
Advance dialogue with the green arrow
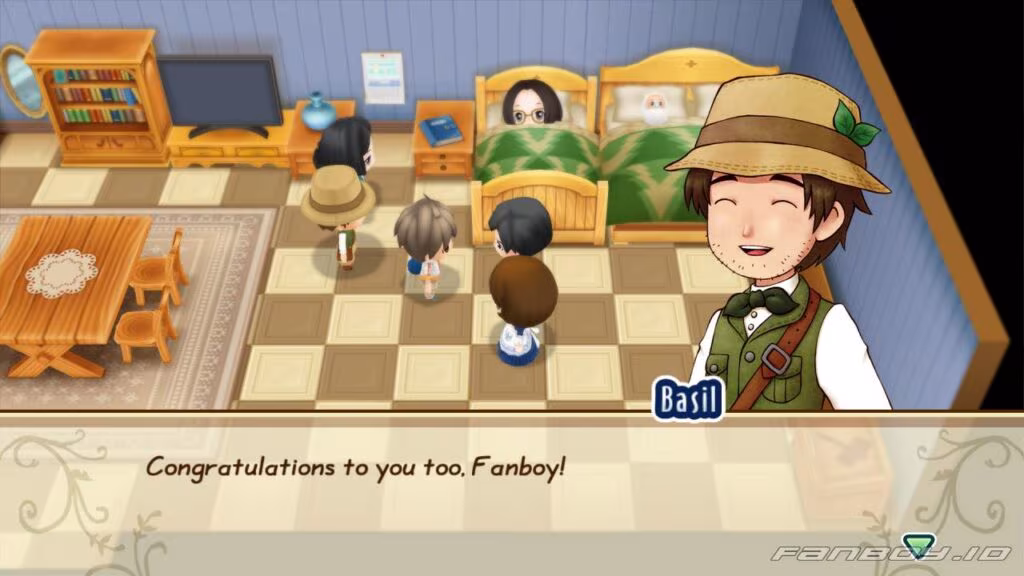[x=916, y=545]
